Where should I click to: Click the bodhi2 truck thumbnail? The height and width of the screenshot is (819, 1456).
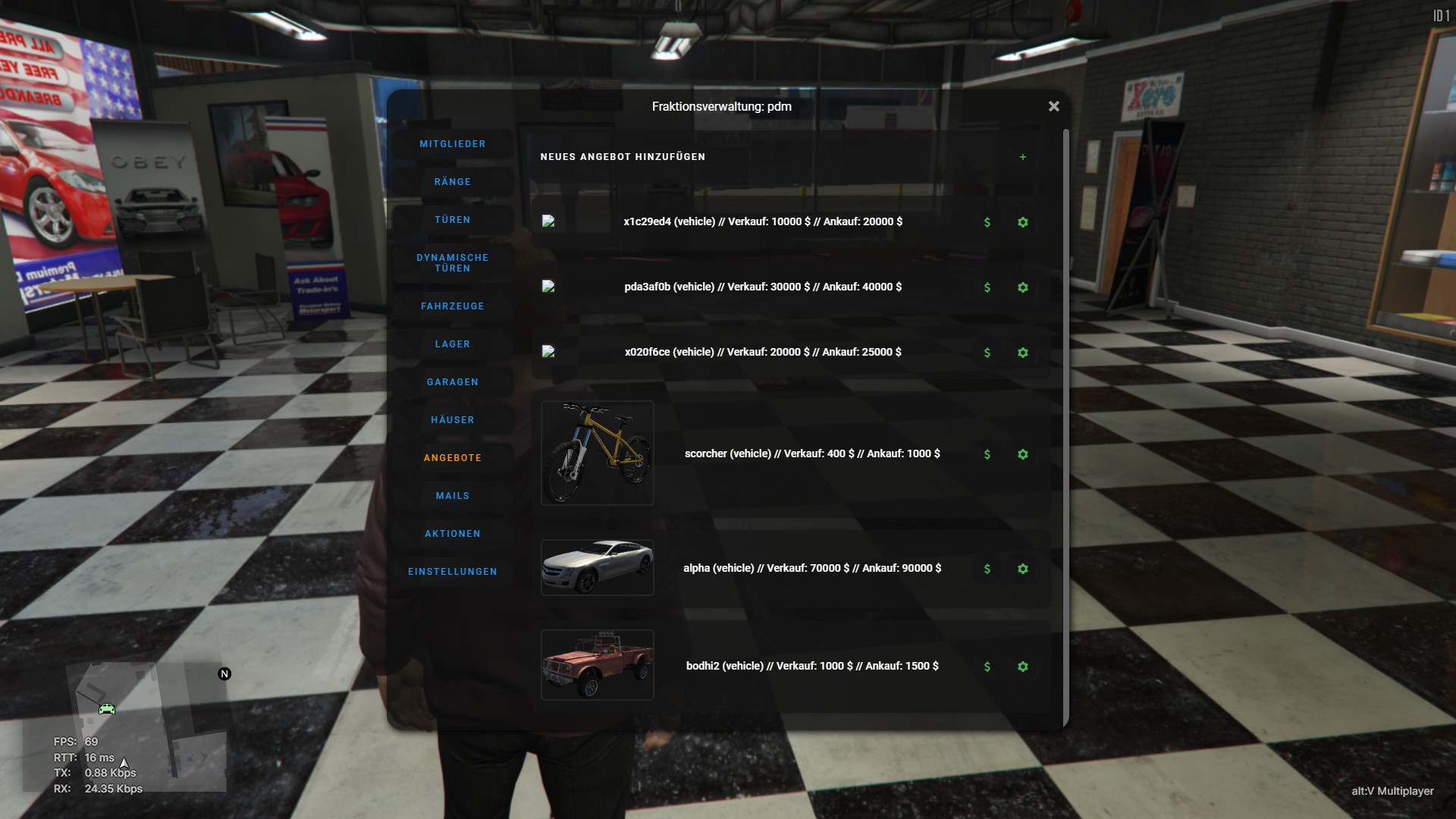[598, 665]
